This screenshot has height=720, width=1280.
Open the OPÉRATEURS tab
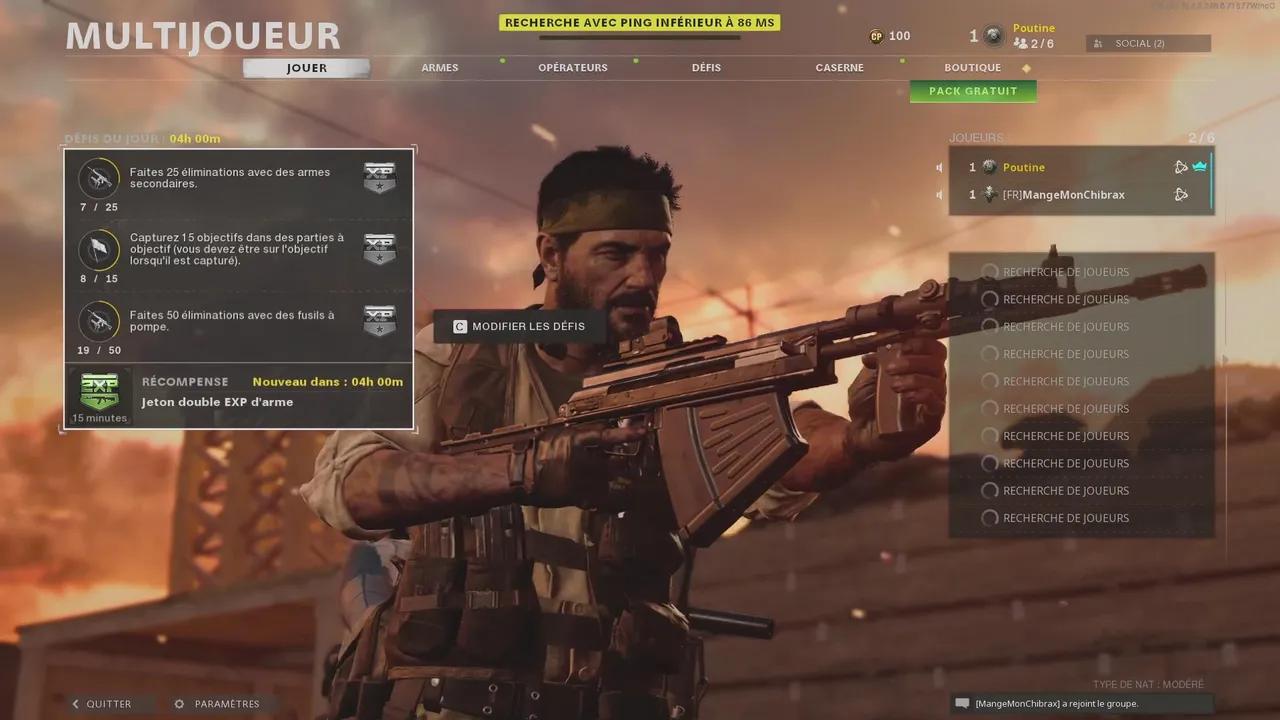click(x=573, y=67)
